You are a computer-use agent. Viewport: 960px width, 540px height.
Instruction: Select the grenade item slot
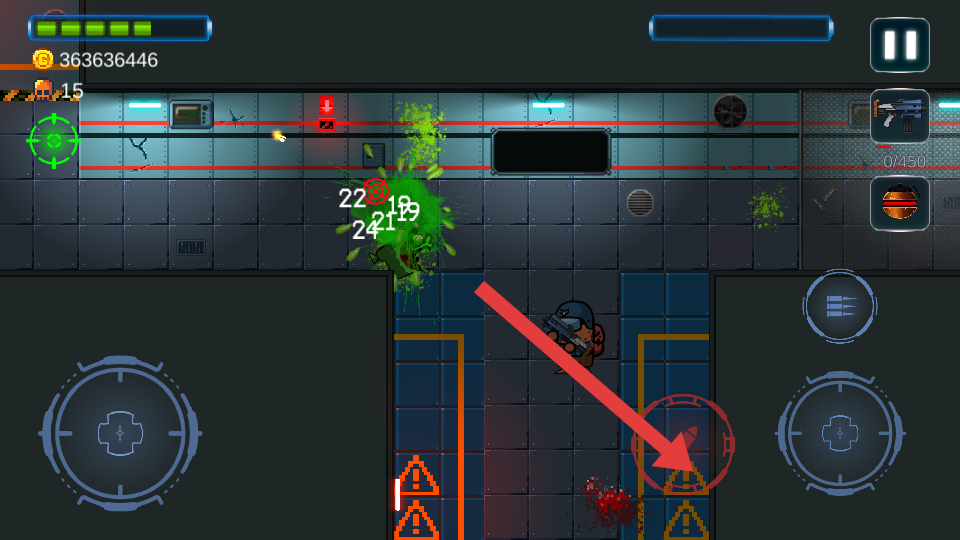click(x=899, y=203)
